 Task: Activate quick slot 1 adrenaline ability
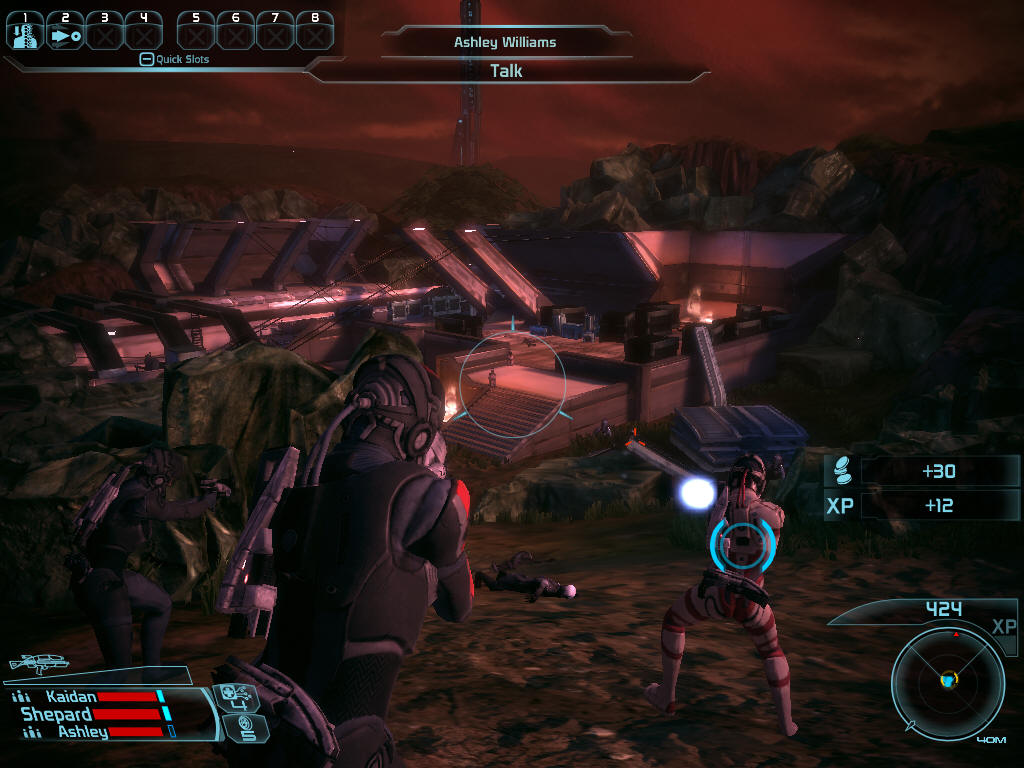(x=25, y=32)
